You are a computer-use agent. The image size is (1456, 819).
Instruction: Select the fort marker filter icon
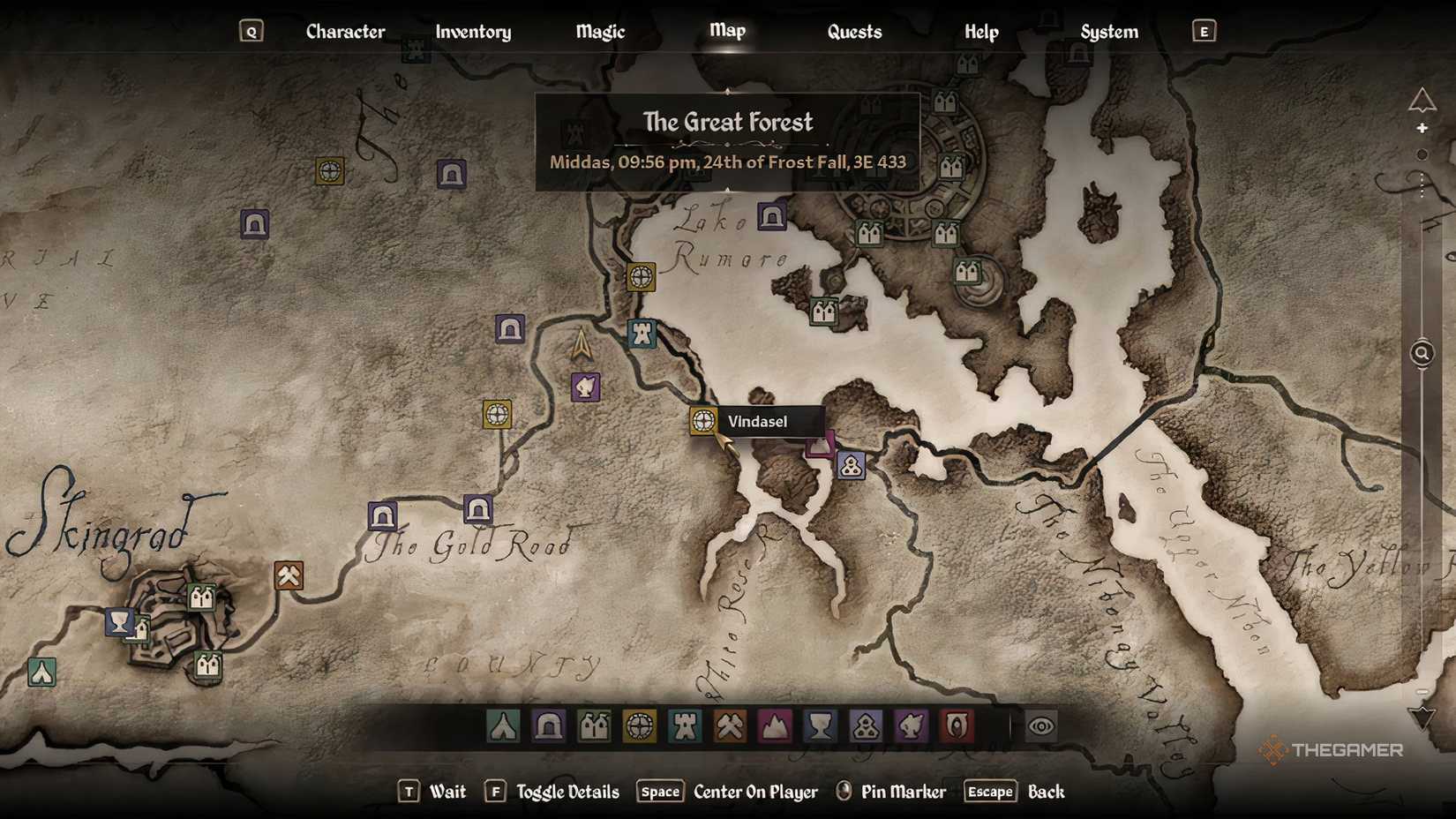point(684,726)
